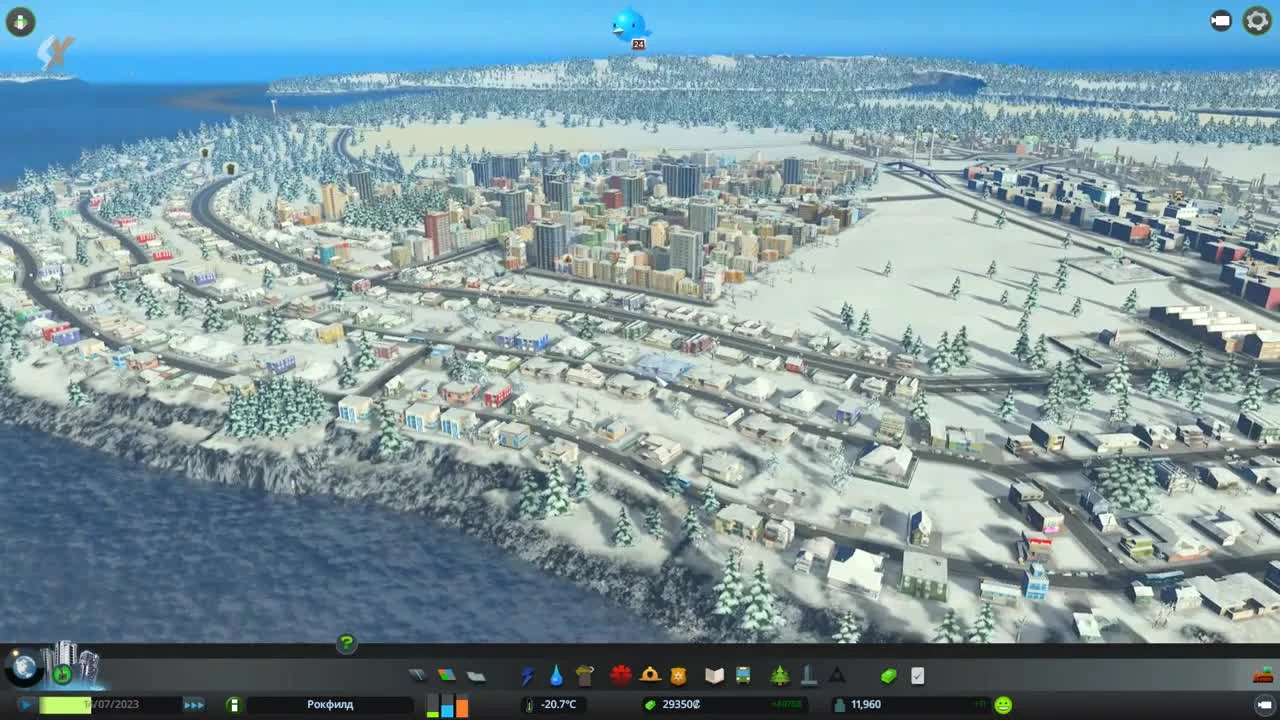
Task: Open the fire department menu
Action: [x=651, y=676]
